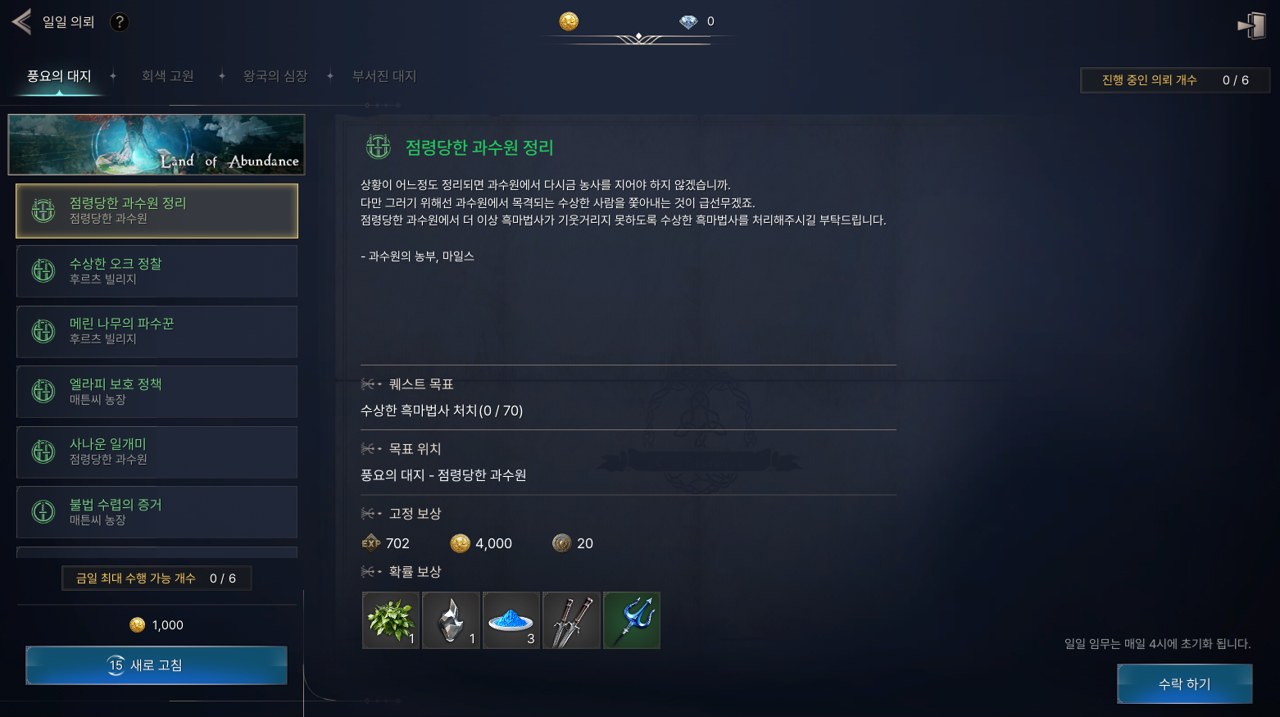
Task: Inspect the silver ore reward item
Action: pyautogui.click(x=451, y=620)
